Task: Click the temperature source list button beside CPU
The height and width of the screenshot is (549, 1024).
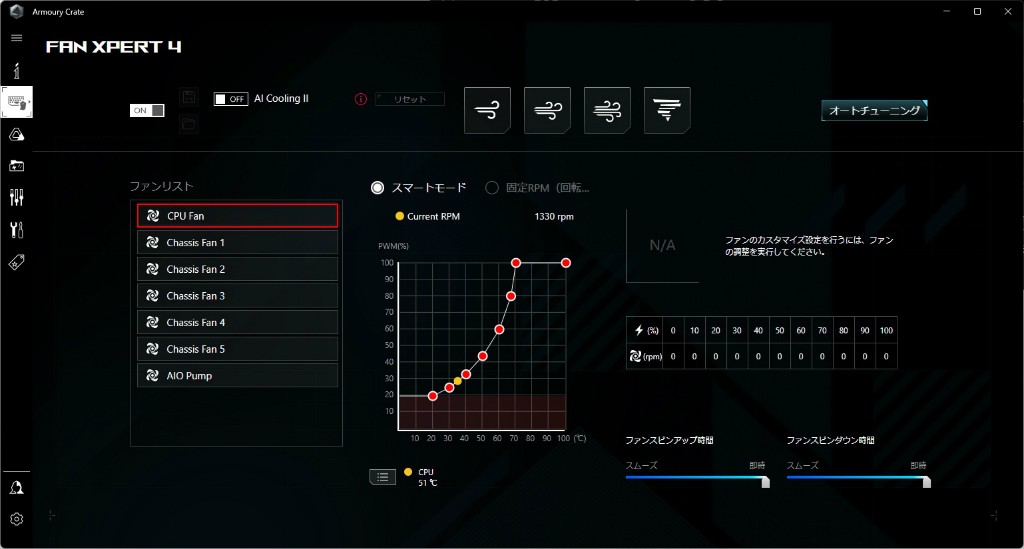Action: [x=382, y=477]
